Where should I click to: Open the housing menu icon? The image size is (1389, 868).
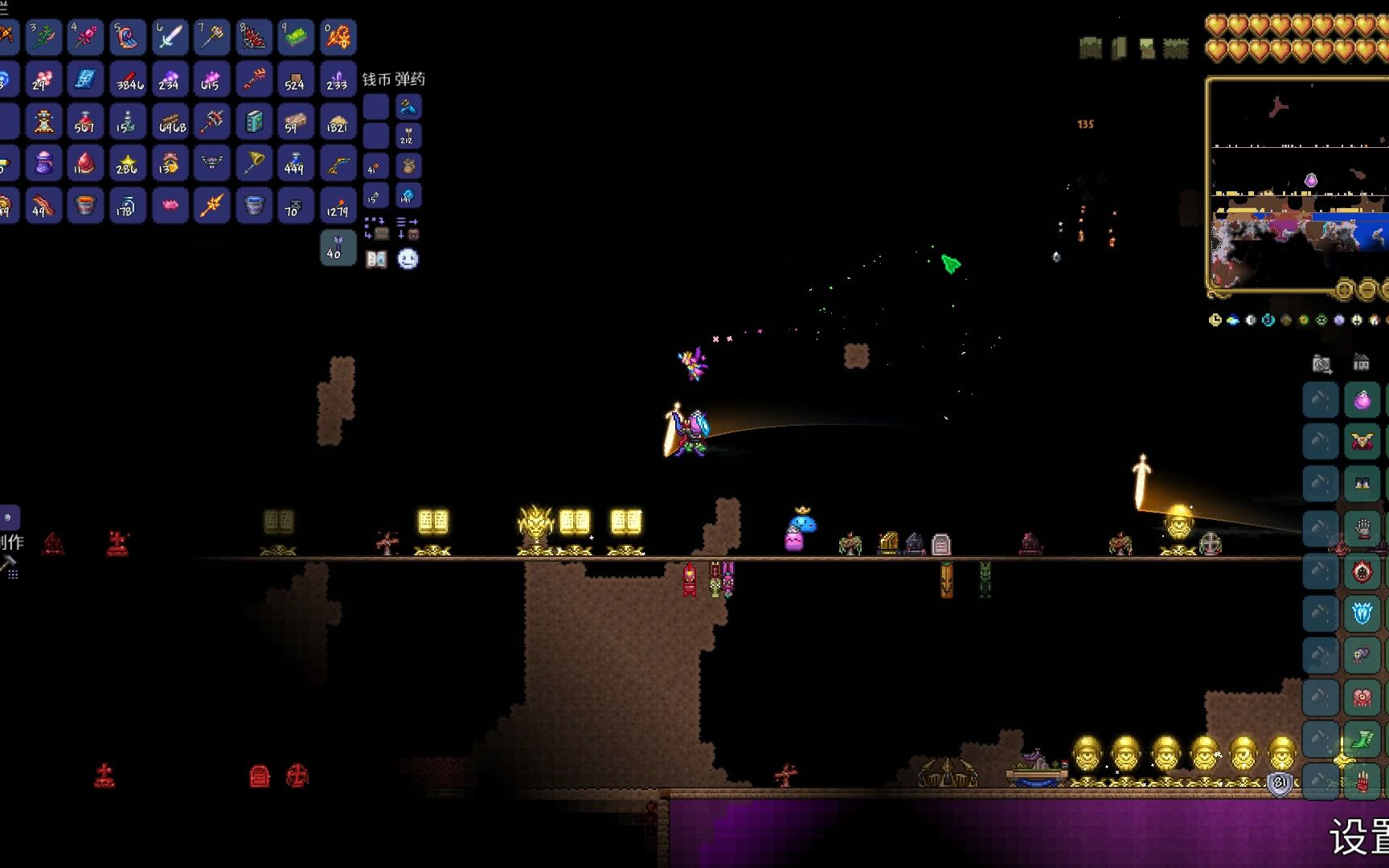[1361, 363]
